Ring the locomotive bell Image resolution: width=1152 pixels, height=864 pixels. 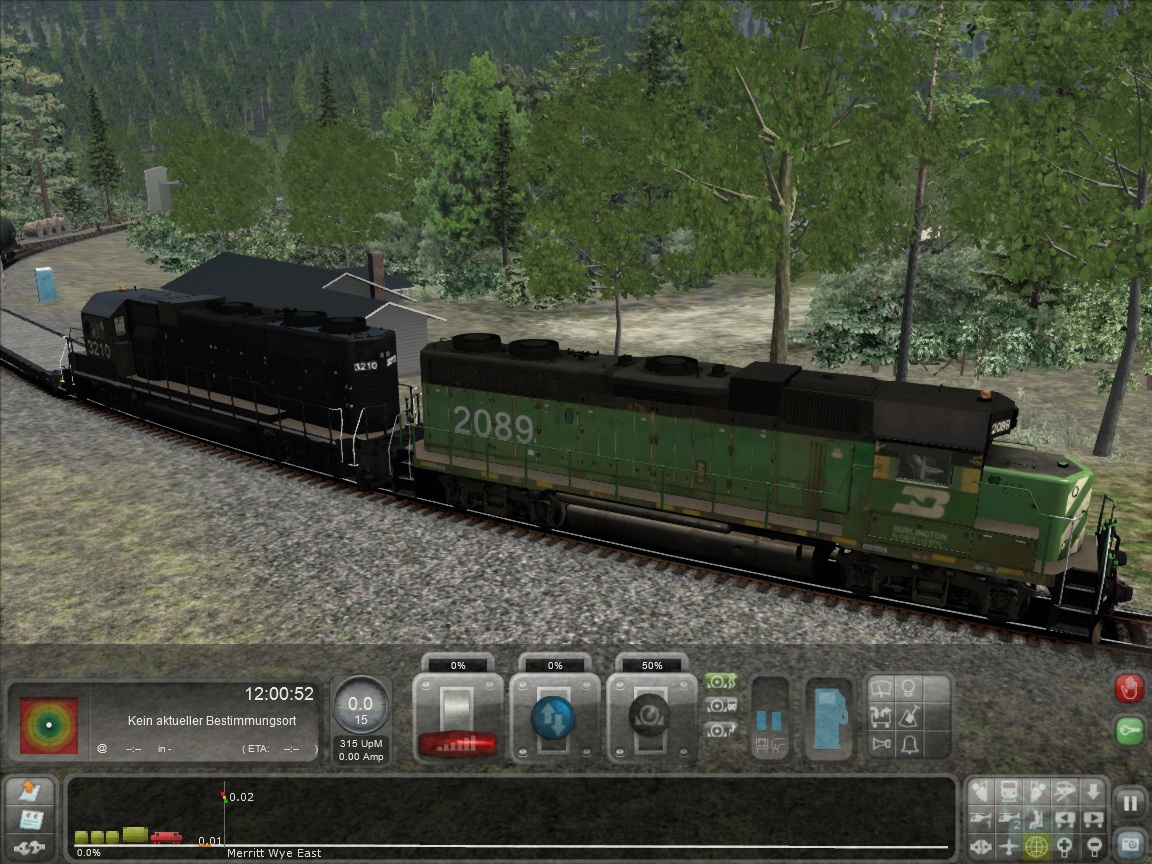point(908,744)
